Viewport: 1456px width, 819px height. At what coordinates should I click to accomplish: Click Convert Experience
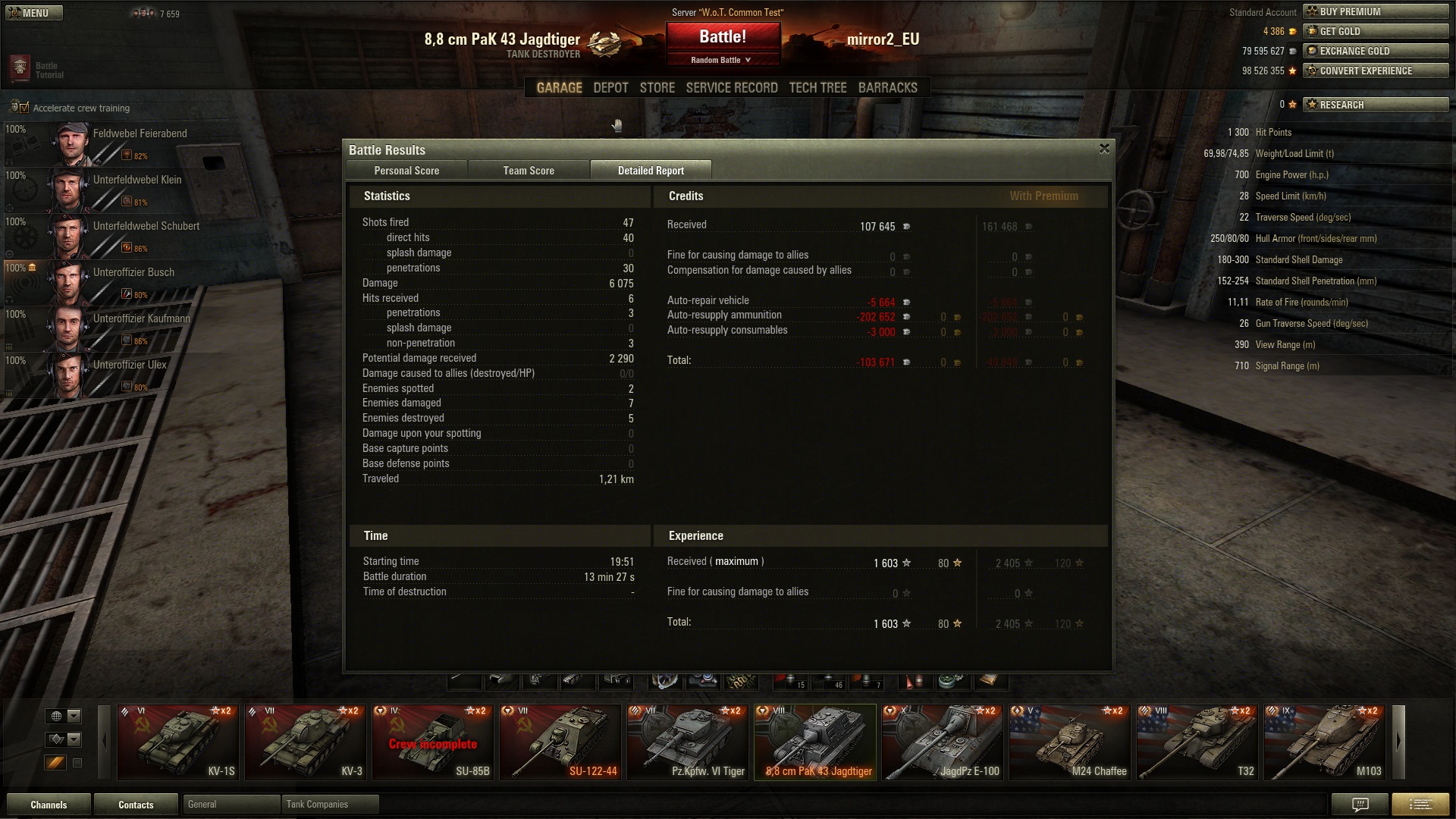(x=1376, y=71)
